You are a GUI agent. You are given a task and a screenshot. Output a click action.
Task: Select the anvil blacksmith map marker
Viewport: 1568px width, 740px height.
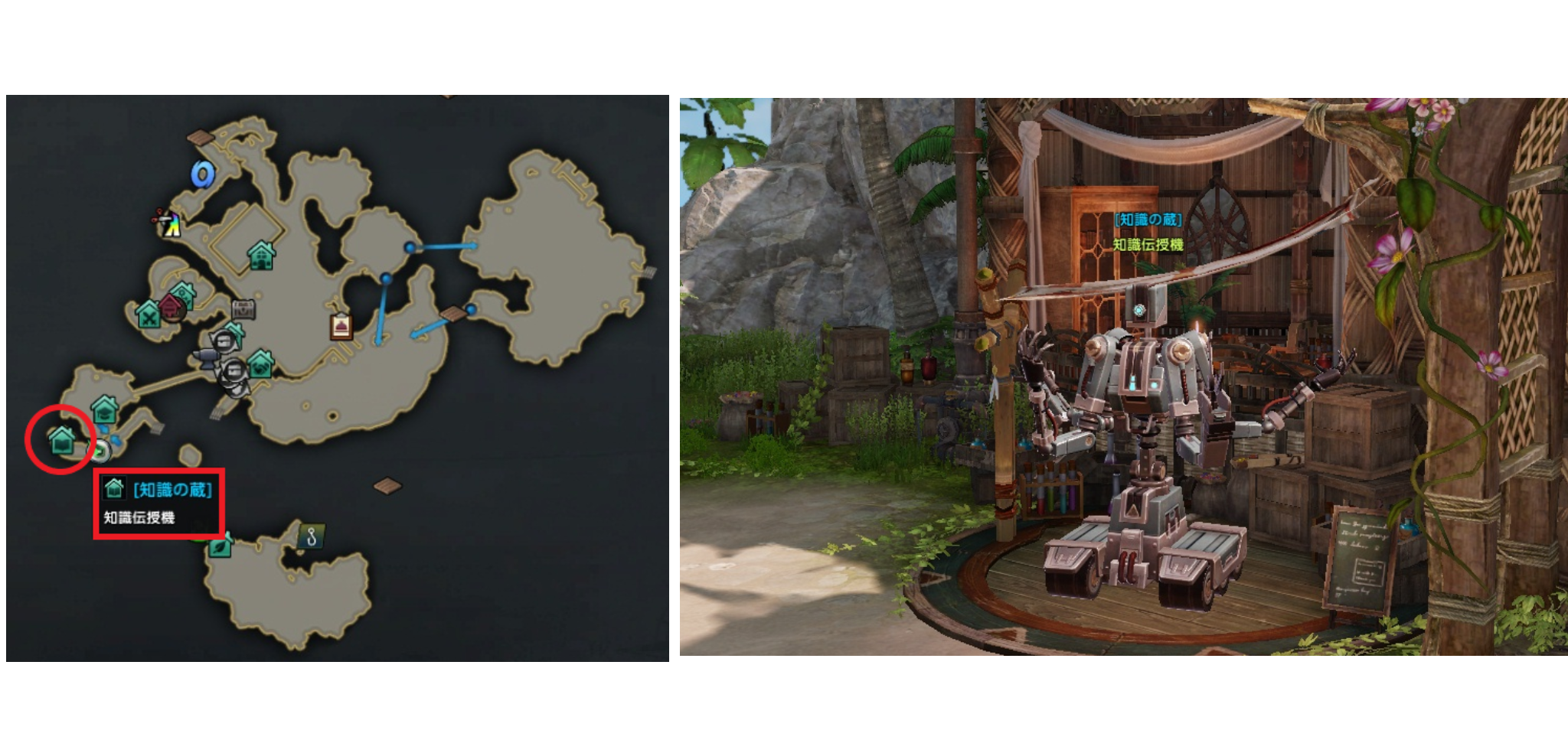pyautogui.click(x=206, y=357)
